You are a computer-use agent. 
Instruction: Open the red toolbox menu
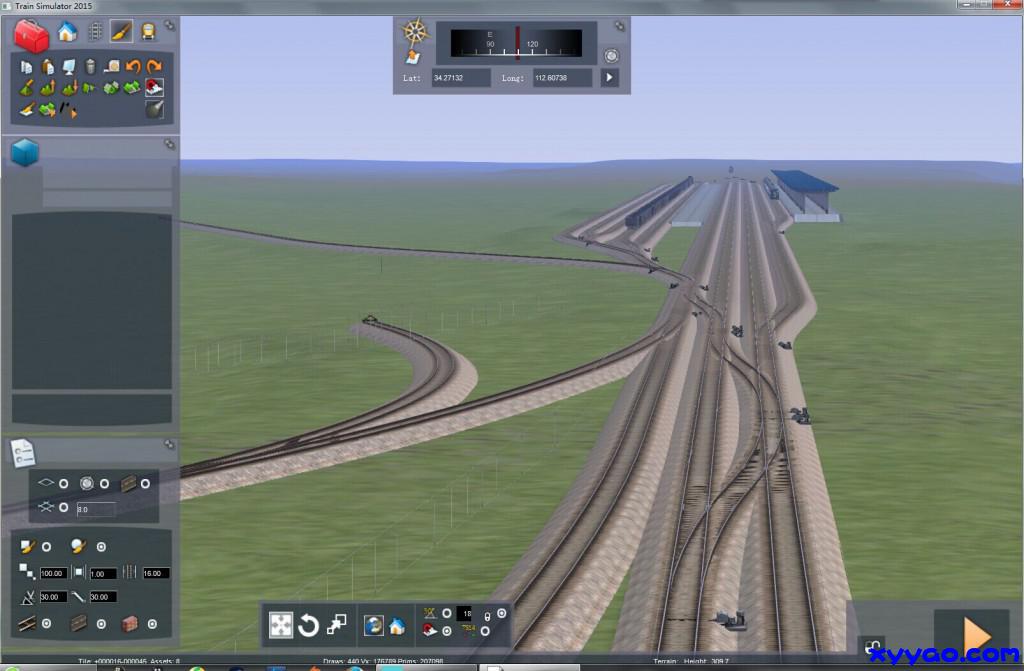click(x=31, y=36)
